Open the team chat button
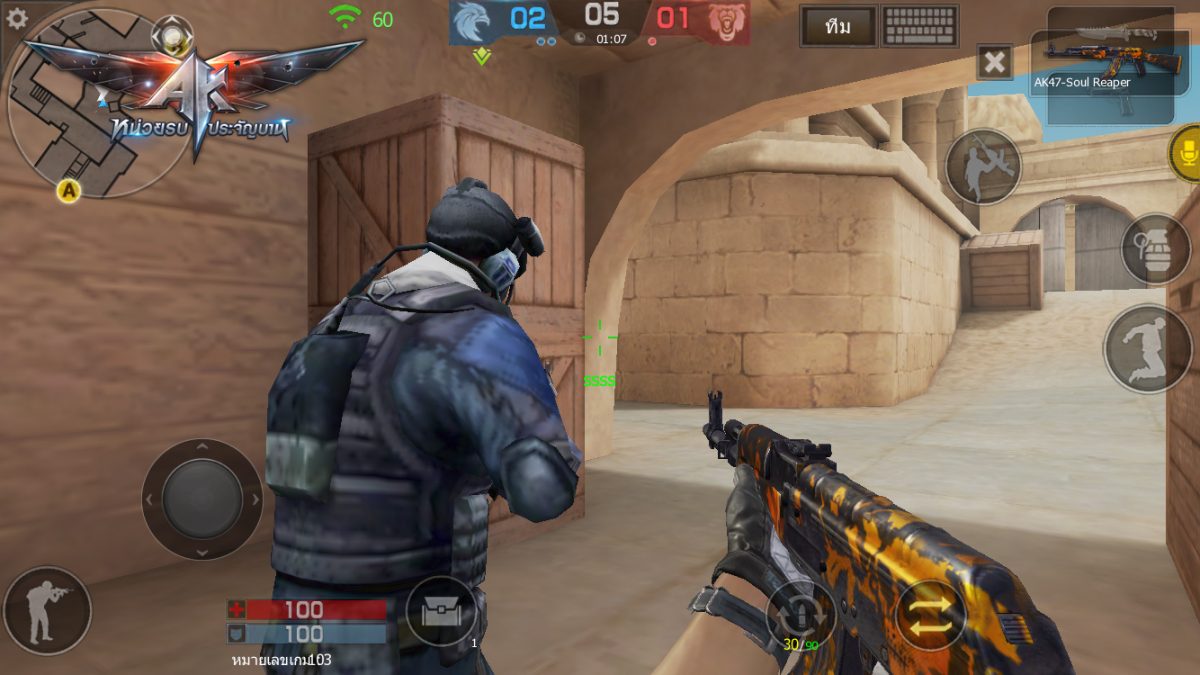The image size is (1200, 675). pyautogui.click(x=838, y=27)
